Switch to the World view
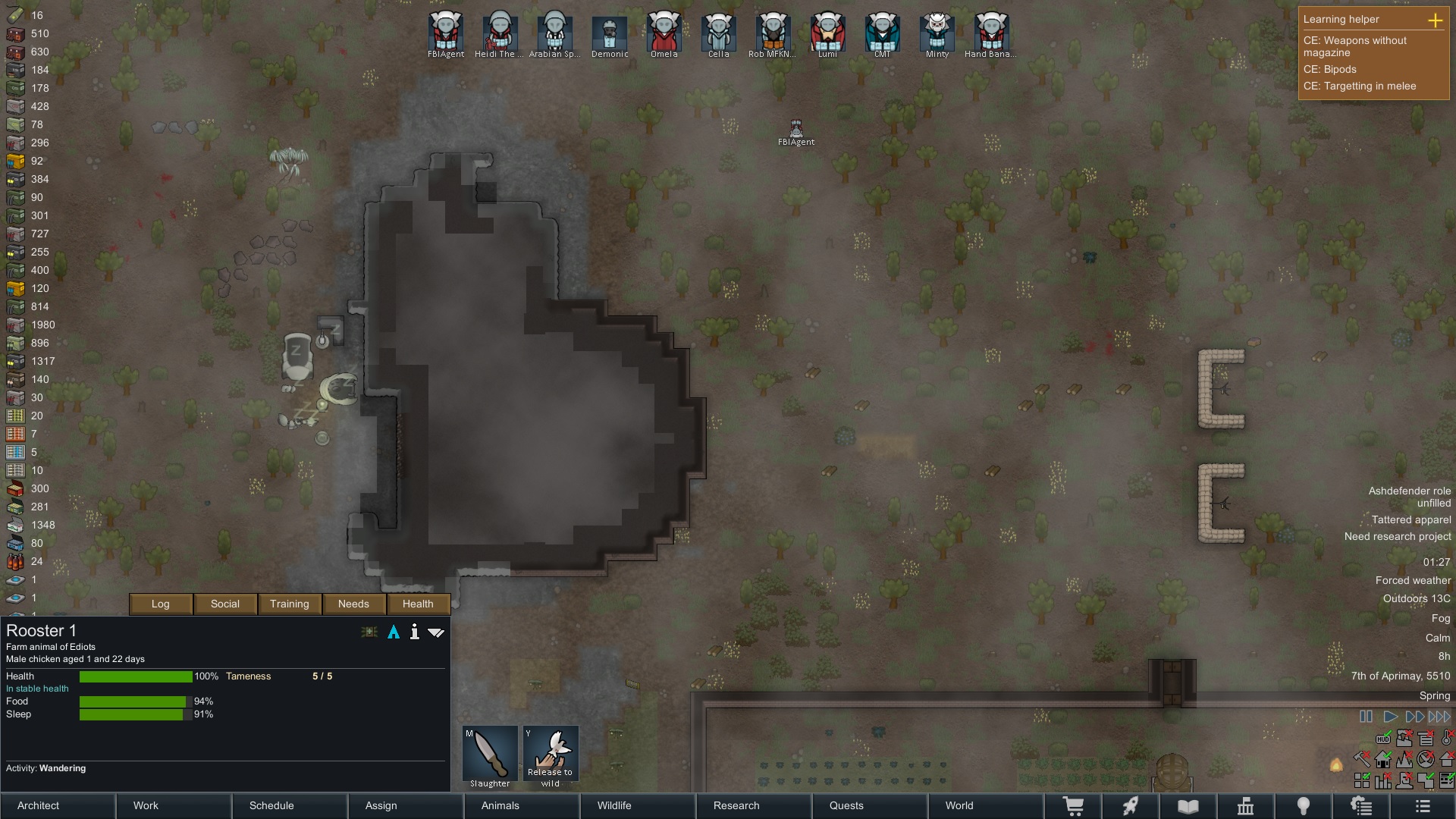The image size is (1456, 819). pos(959,805)
